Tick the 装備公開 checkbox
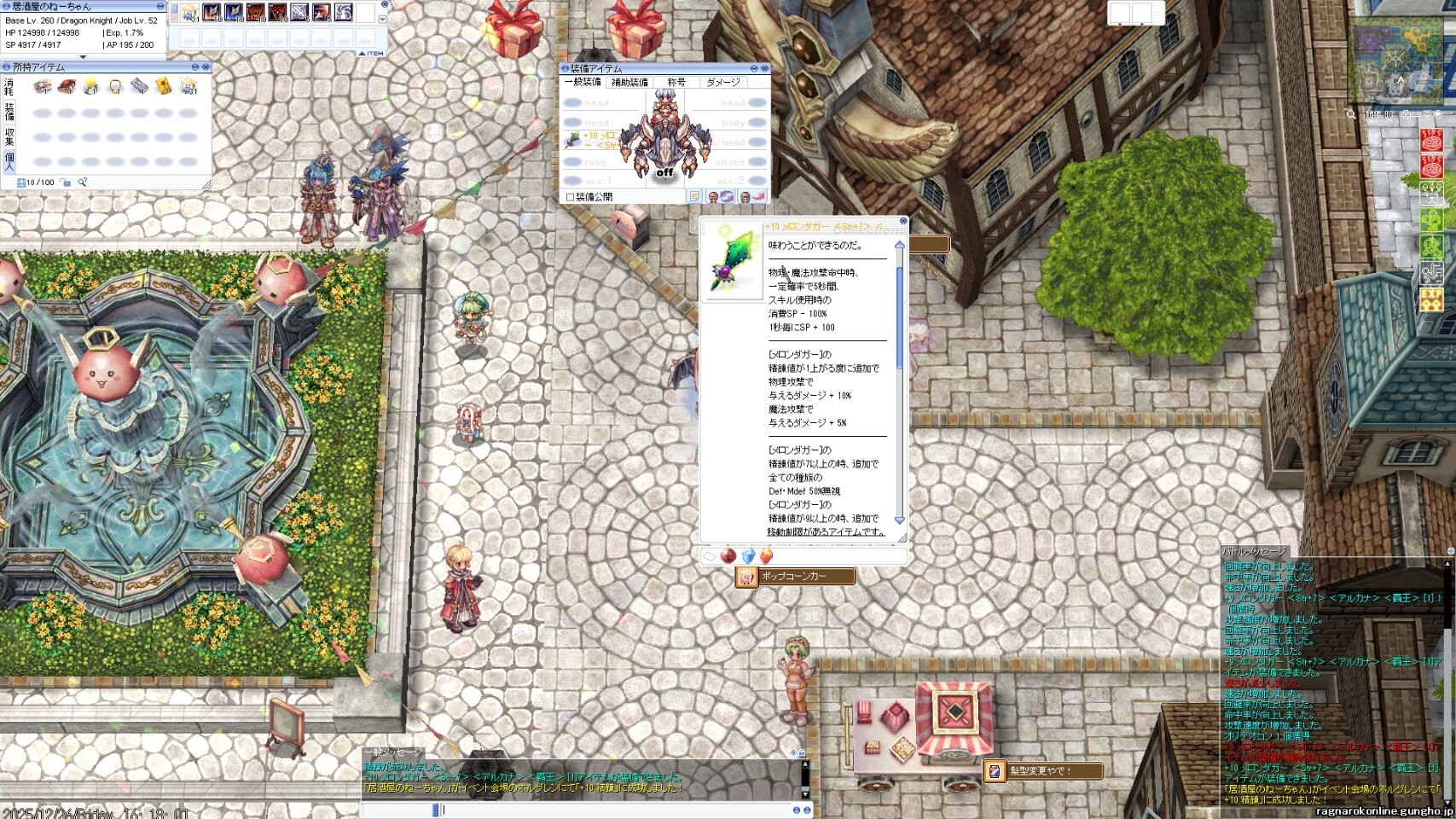 point(571,197)
